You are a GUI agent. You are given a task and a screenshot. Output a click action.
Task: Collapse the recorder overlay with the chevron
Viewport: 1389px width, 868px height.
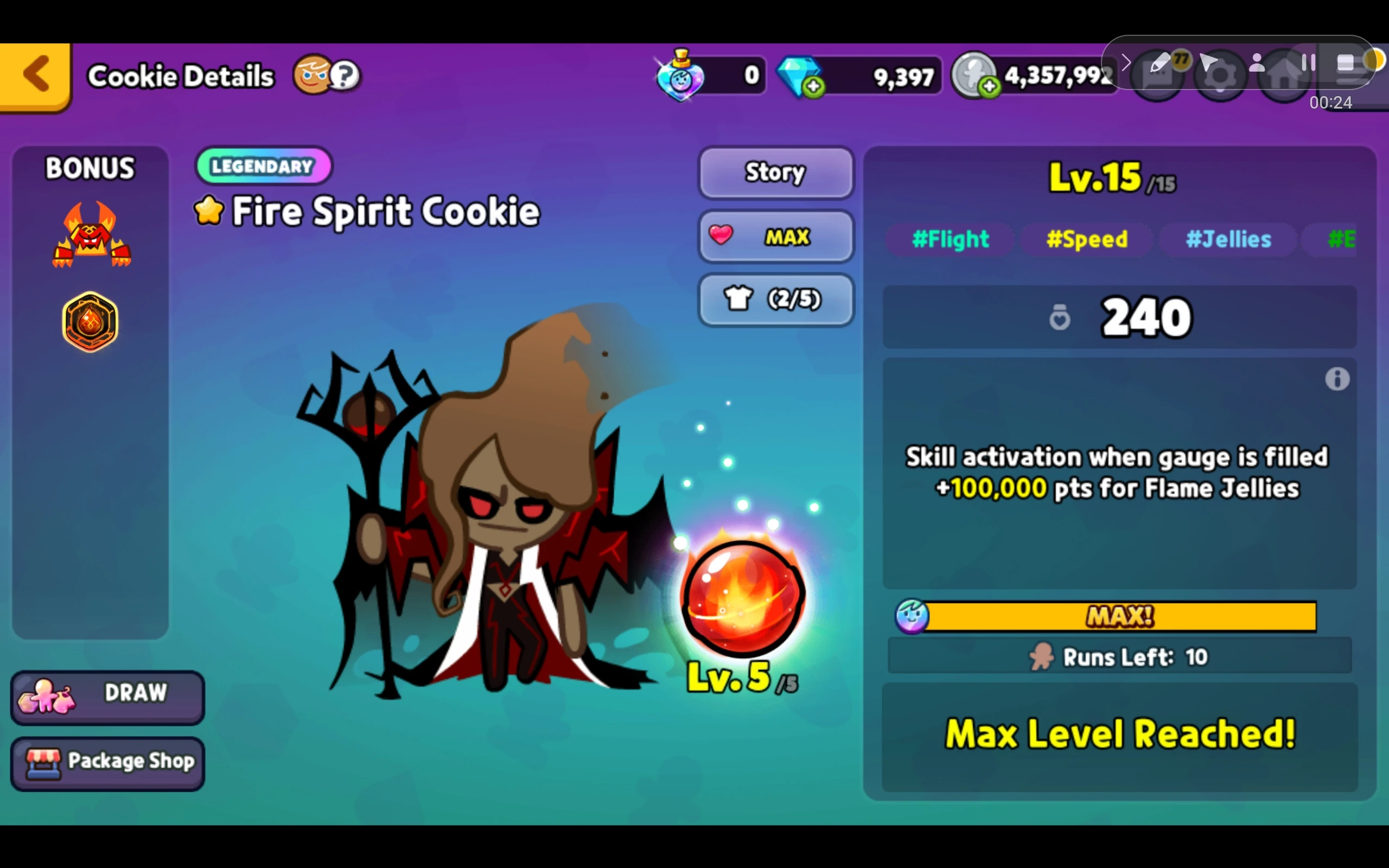click(1127, 63)
